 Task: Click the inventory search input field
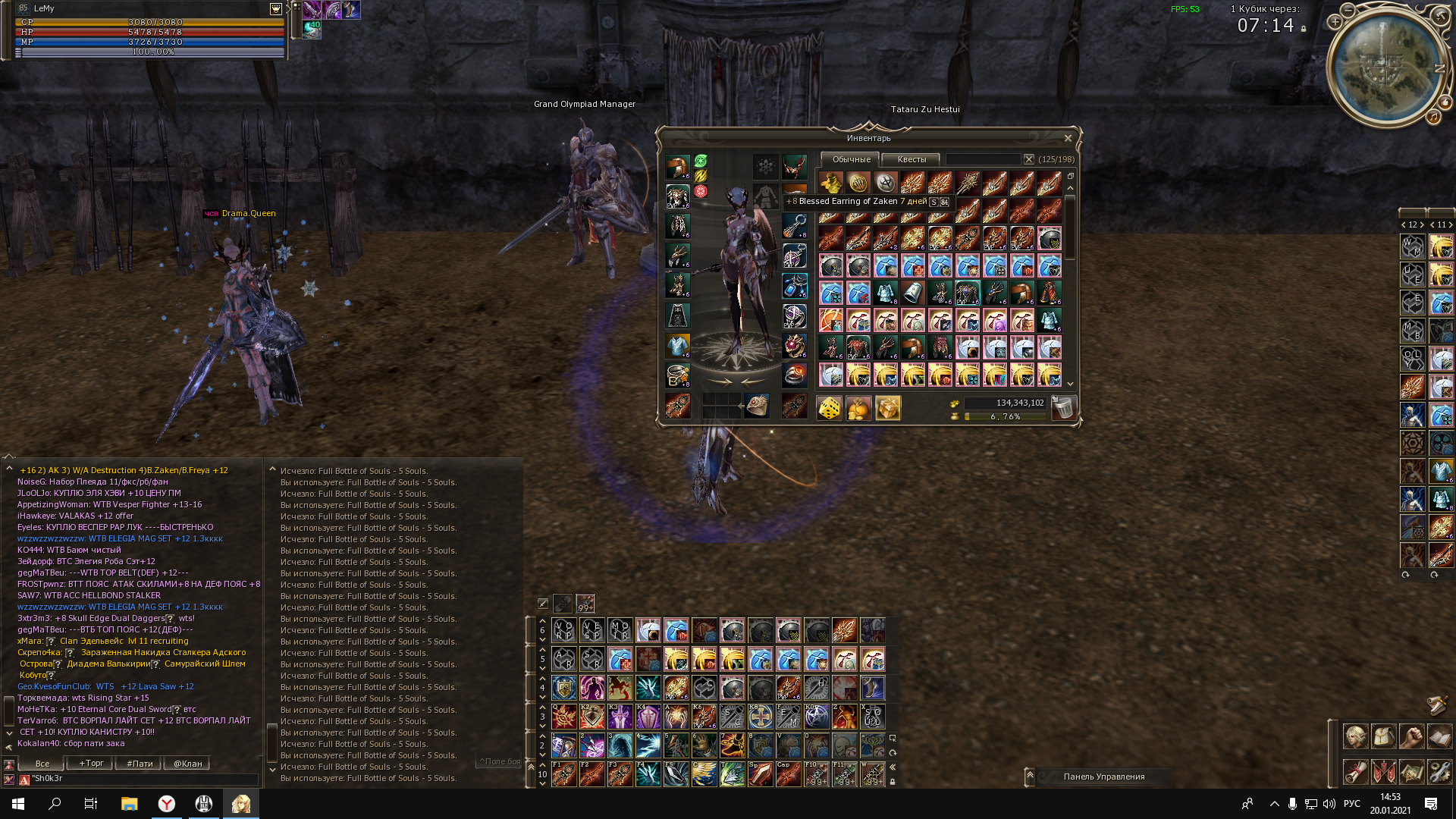click(983, 160)
